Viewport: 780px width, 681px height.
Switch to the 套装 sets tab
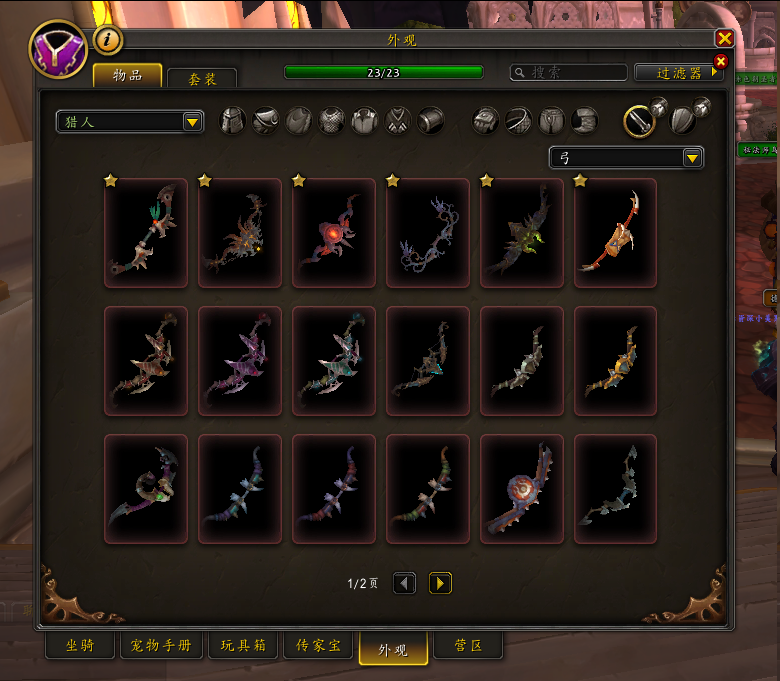(x=202, y=78)
